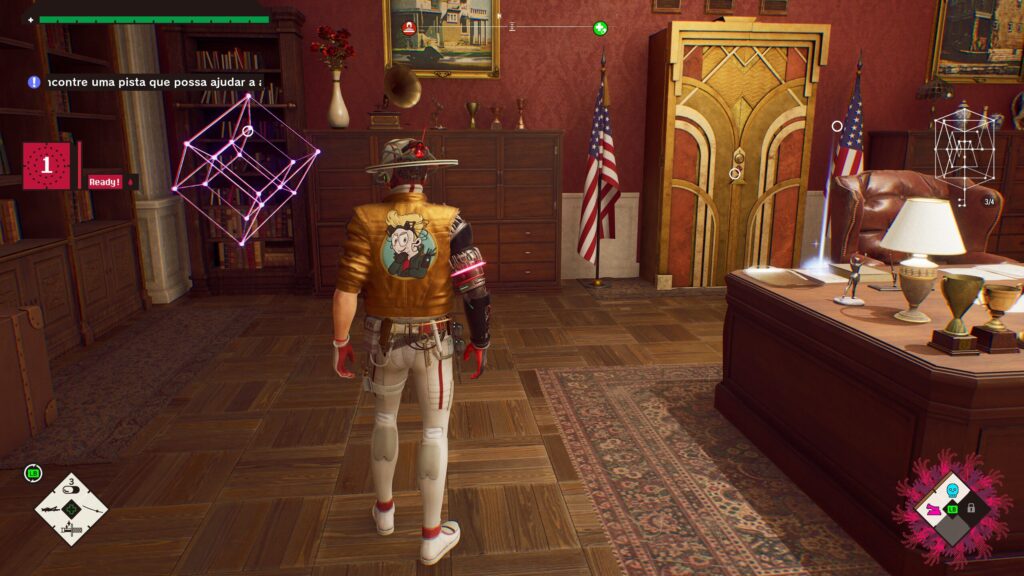The height and width of the screenshot is (576, 1024).
Task: Click the objective tracker exclamation icon
Action: pos(34,82)
